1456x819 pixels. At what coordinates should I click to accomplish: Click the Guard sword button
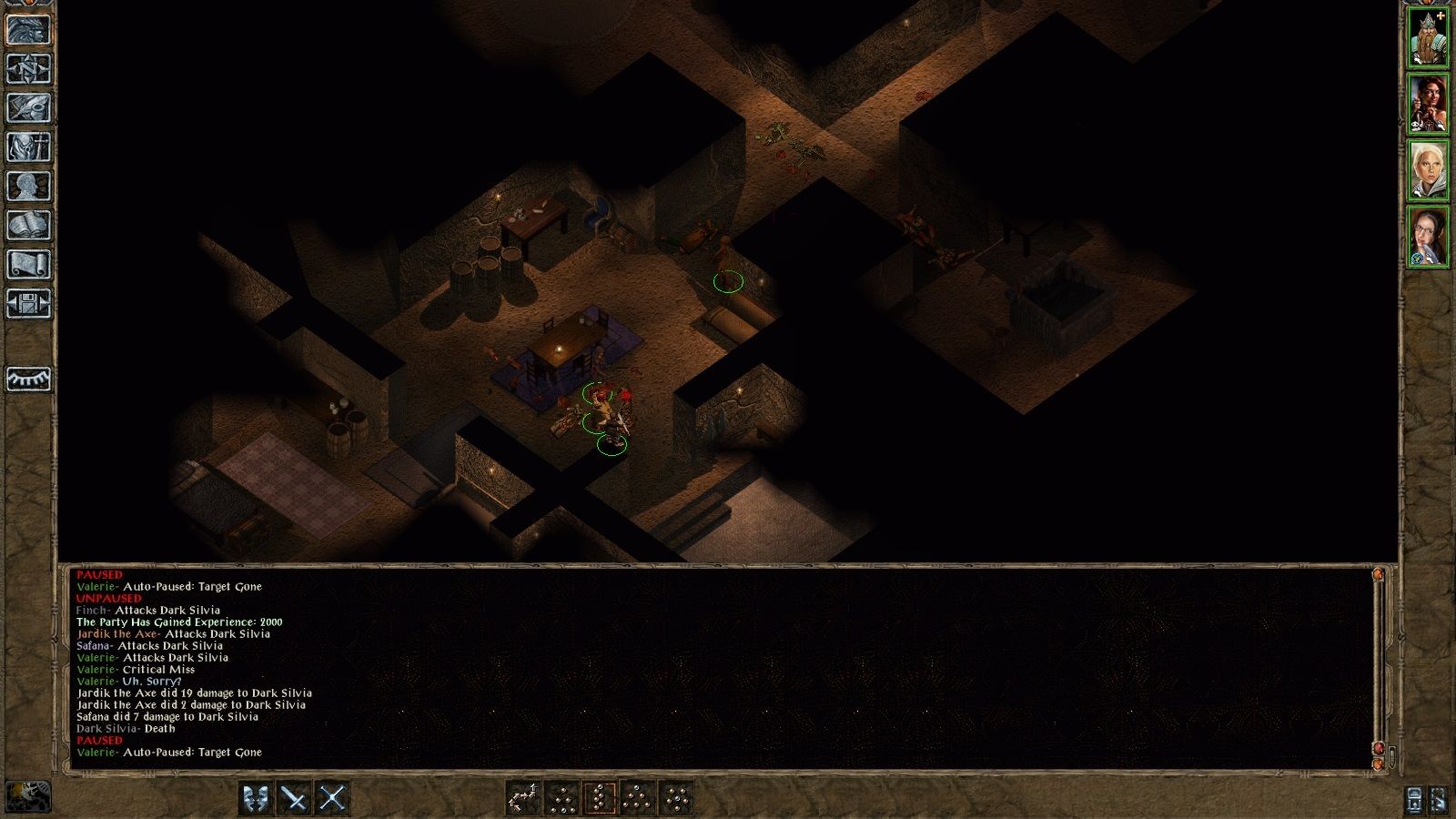(295, 797)
